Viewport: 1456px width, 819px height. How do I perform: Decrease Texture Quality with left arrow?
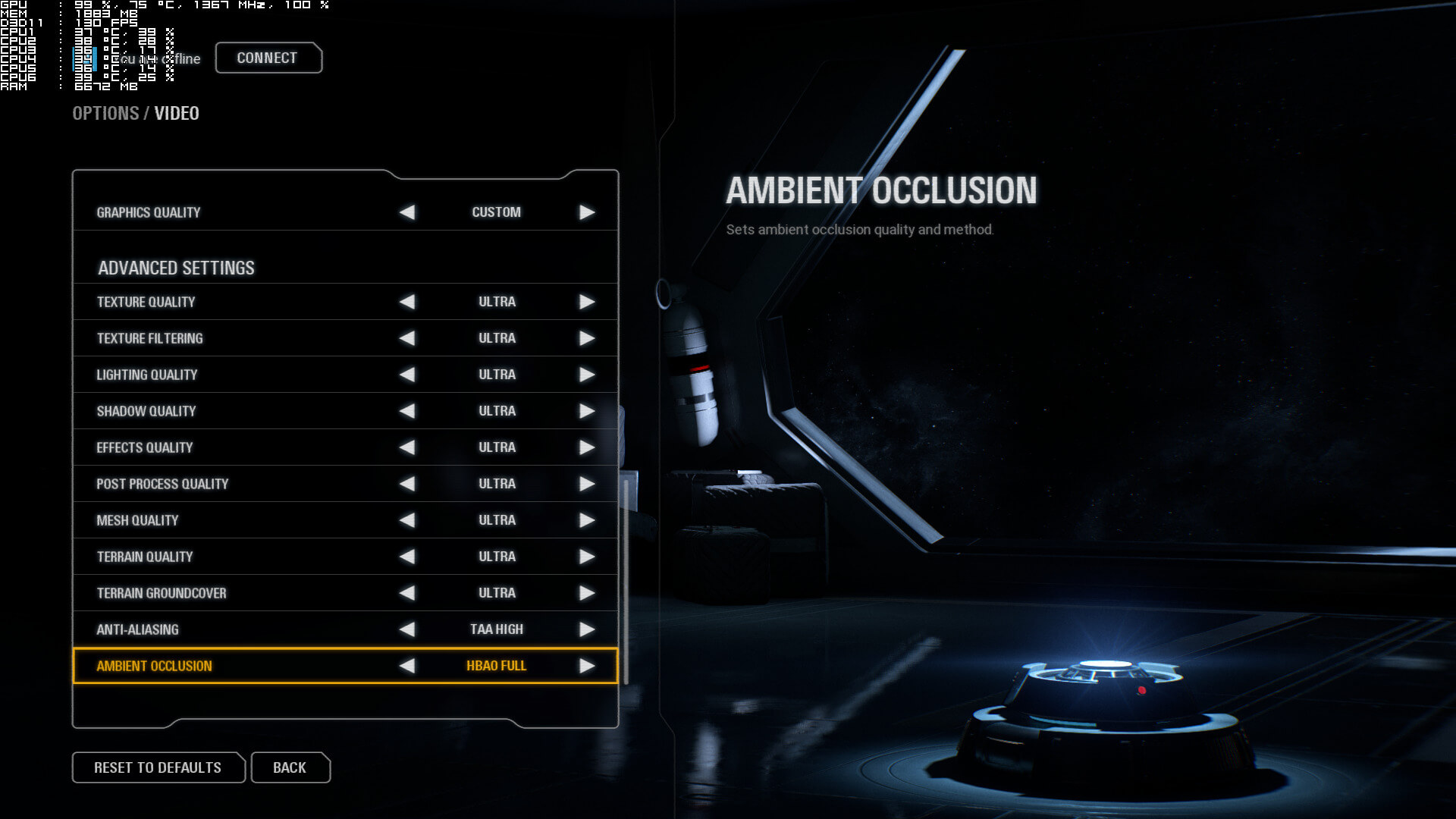(x=407, y=302)
